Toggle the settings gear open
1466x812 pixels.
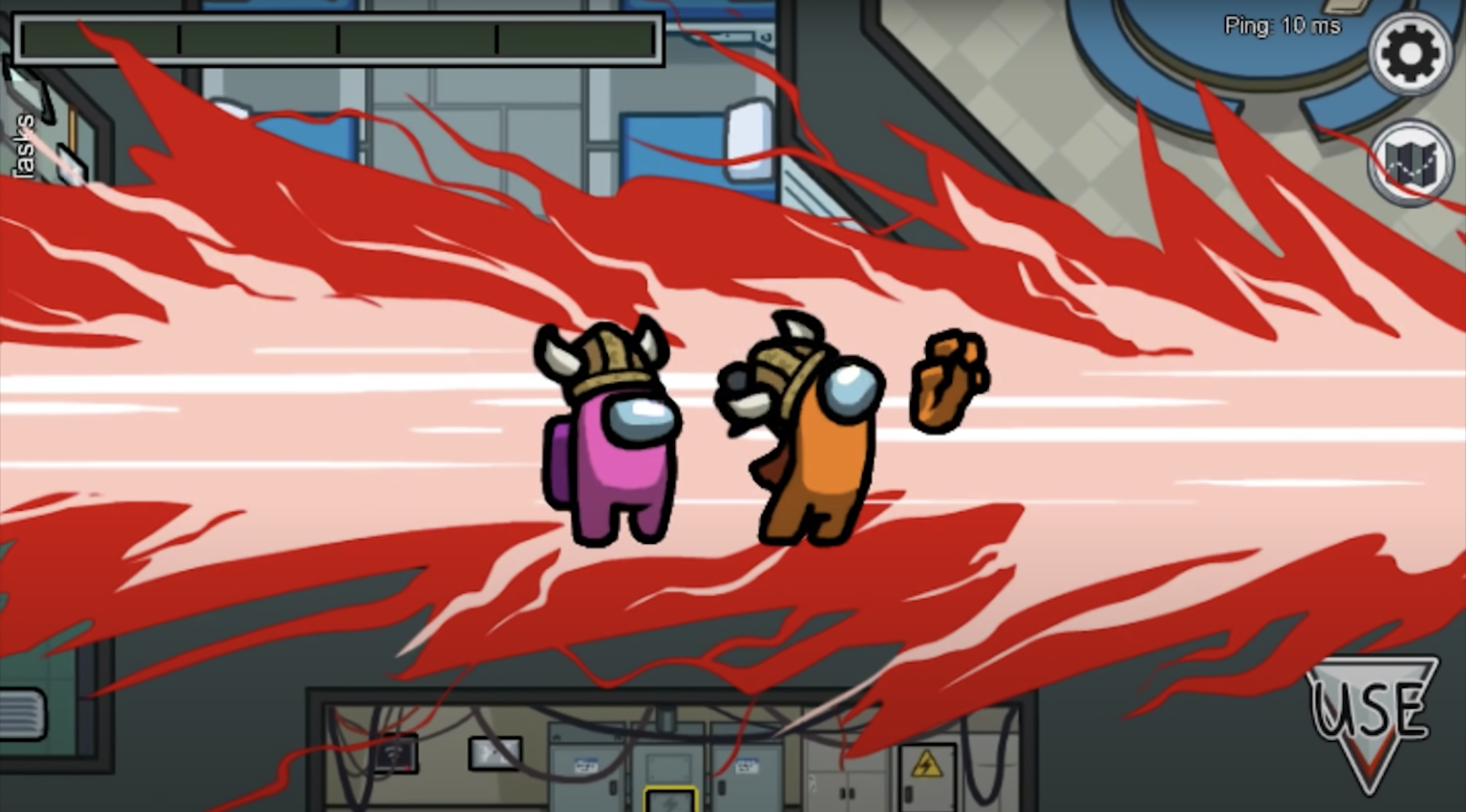point(1410,55)
